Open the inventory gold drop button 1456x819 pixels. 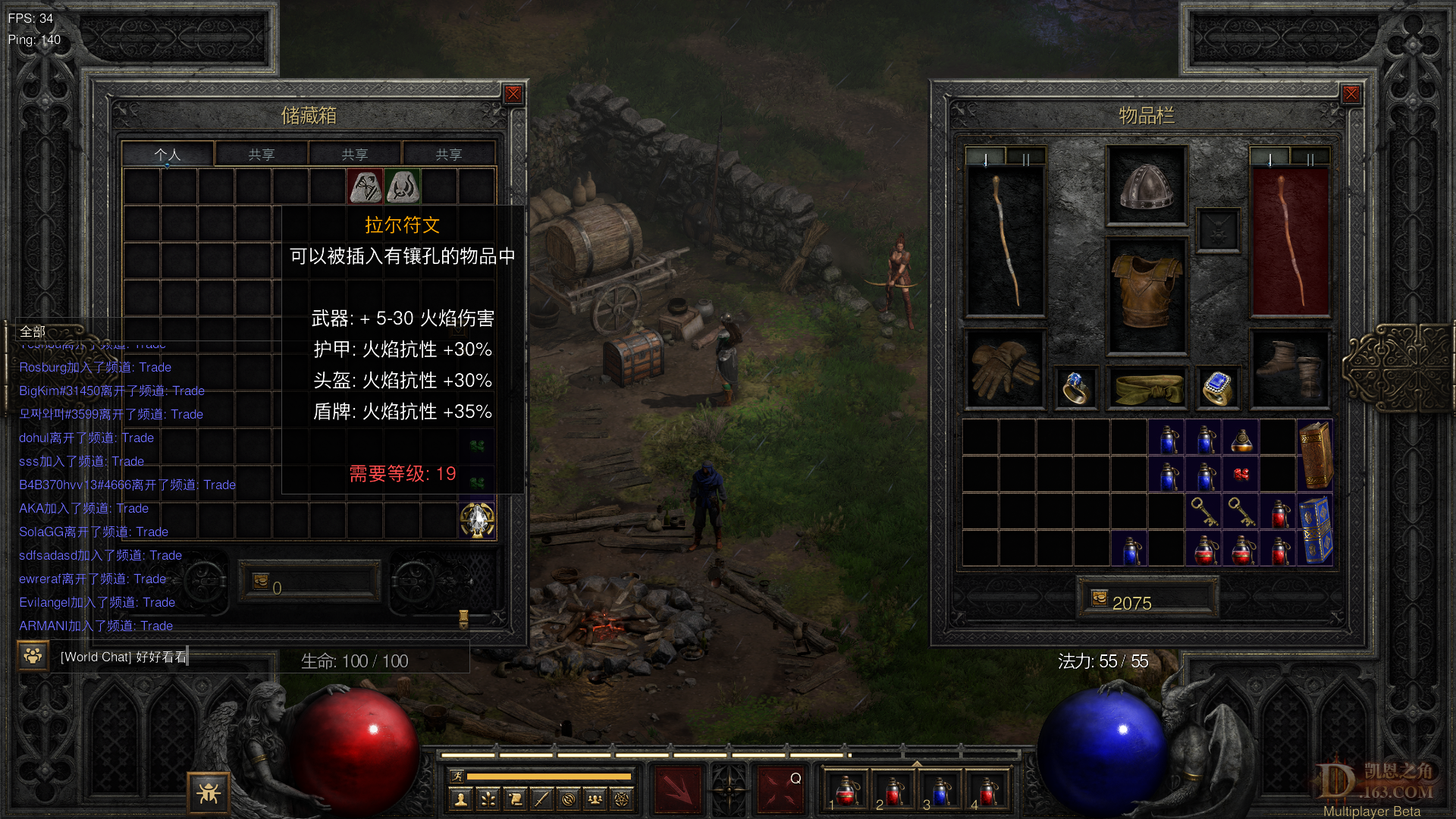(1100, 599)
